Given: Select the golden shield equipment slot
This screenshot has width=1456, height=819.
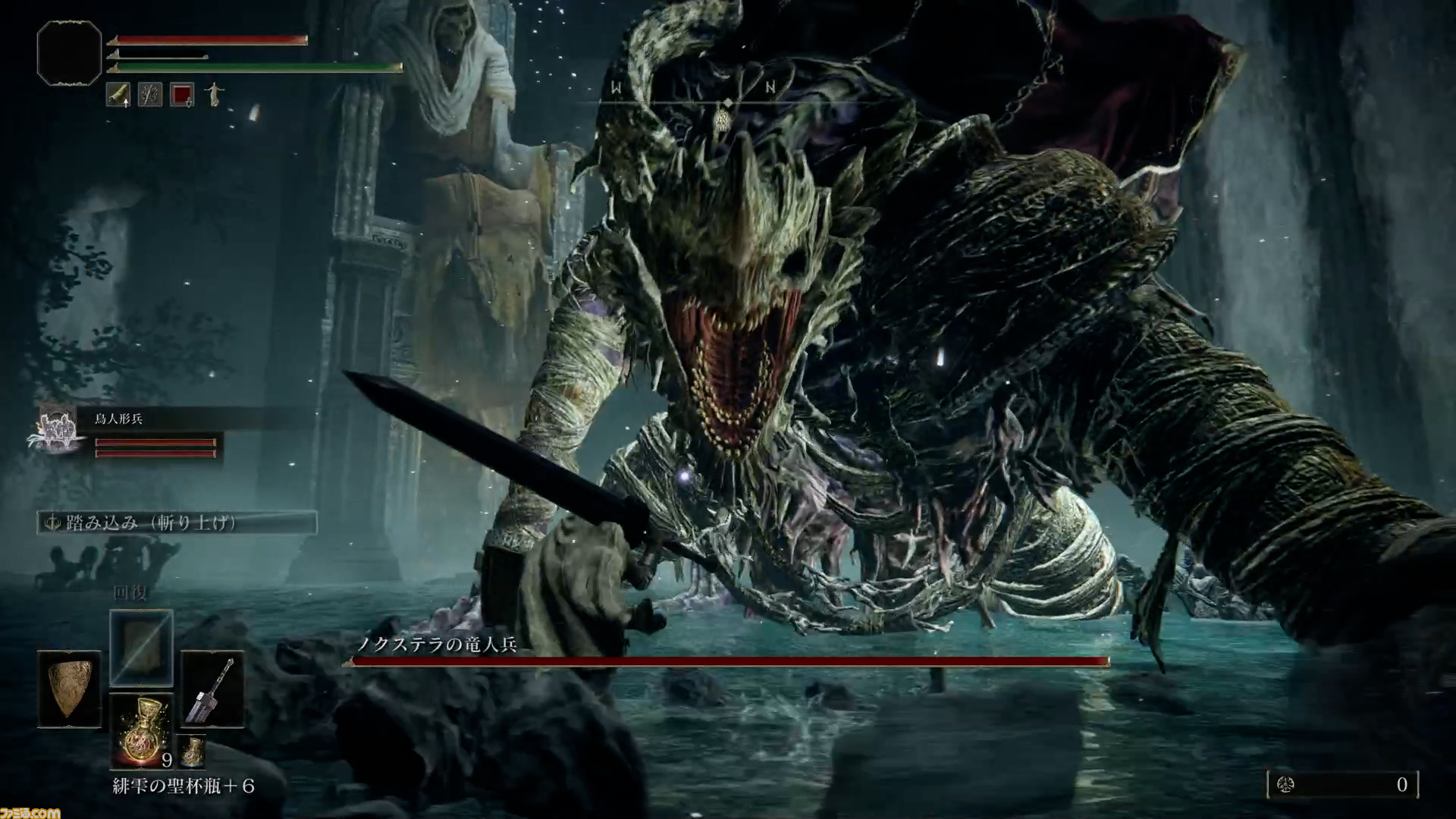Looking at the screenshot, I should pyautogui.click(x=69, y=690).
